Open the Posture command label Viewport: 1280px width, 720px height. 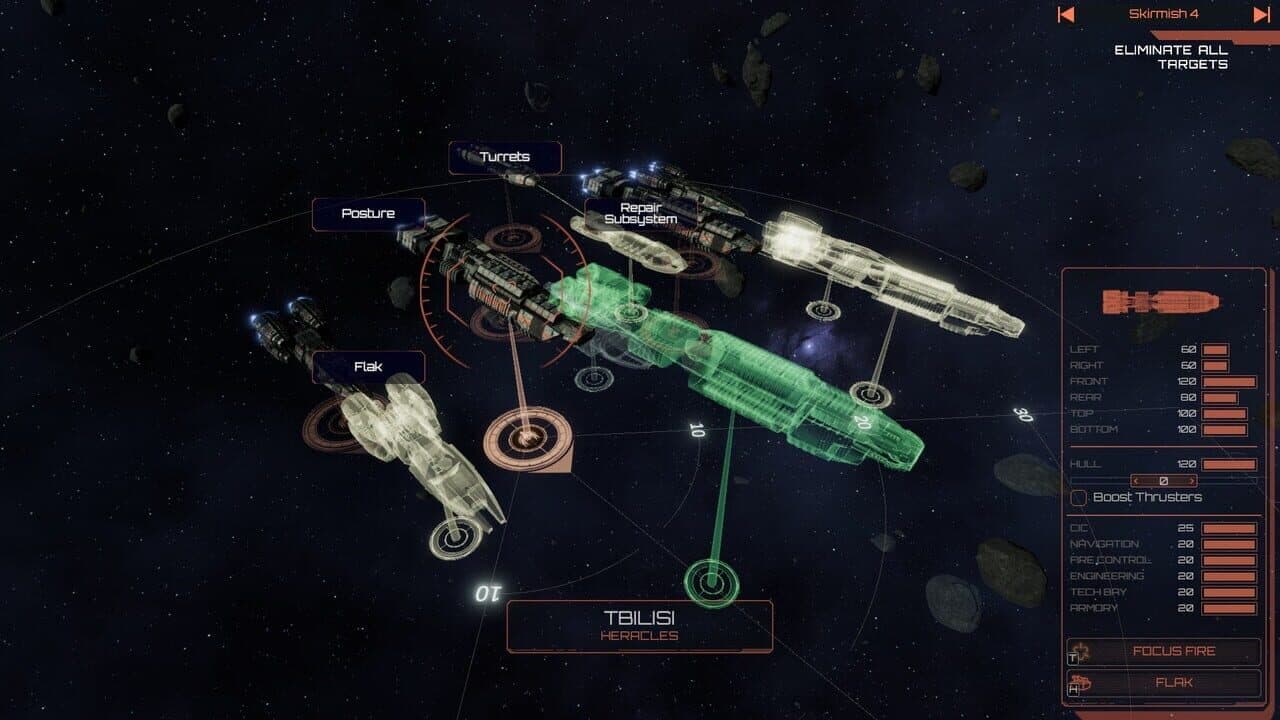tap(371, 213)
